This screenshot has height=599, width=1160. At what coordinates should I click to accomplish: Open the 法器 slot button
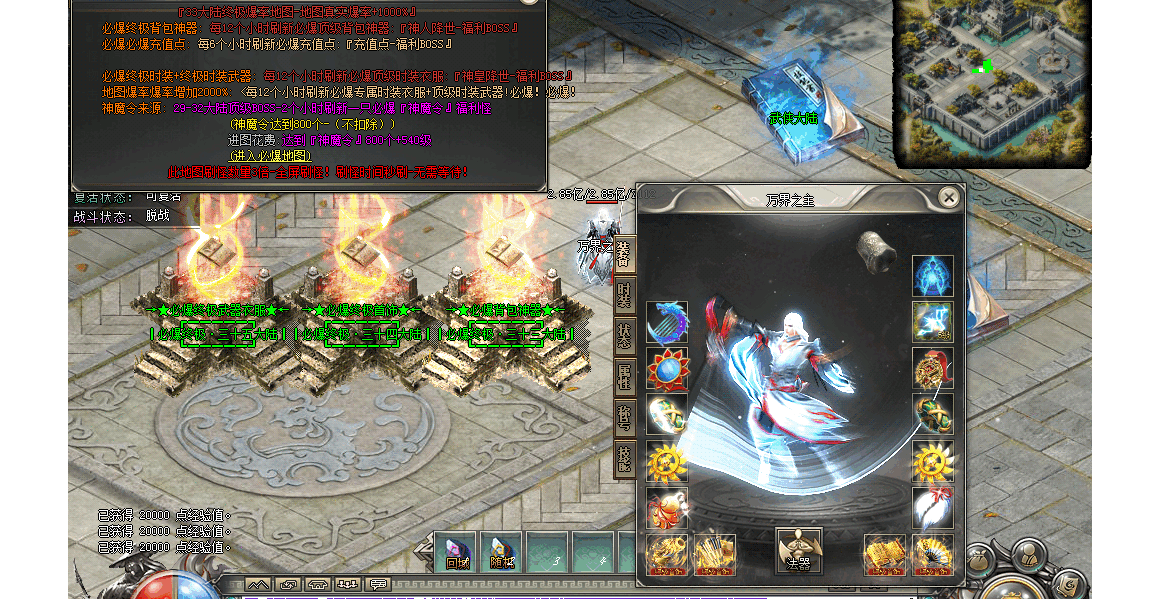[799, 551]
